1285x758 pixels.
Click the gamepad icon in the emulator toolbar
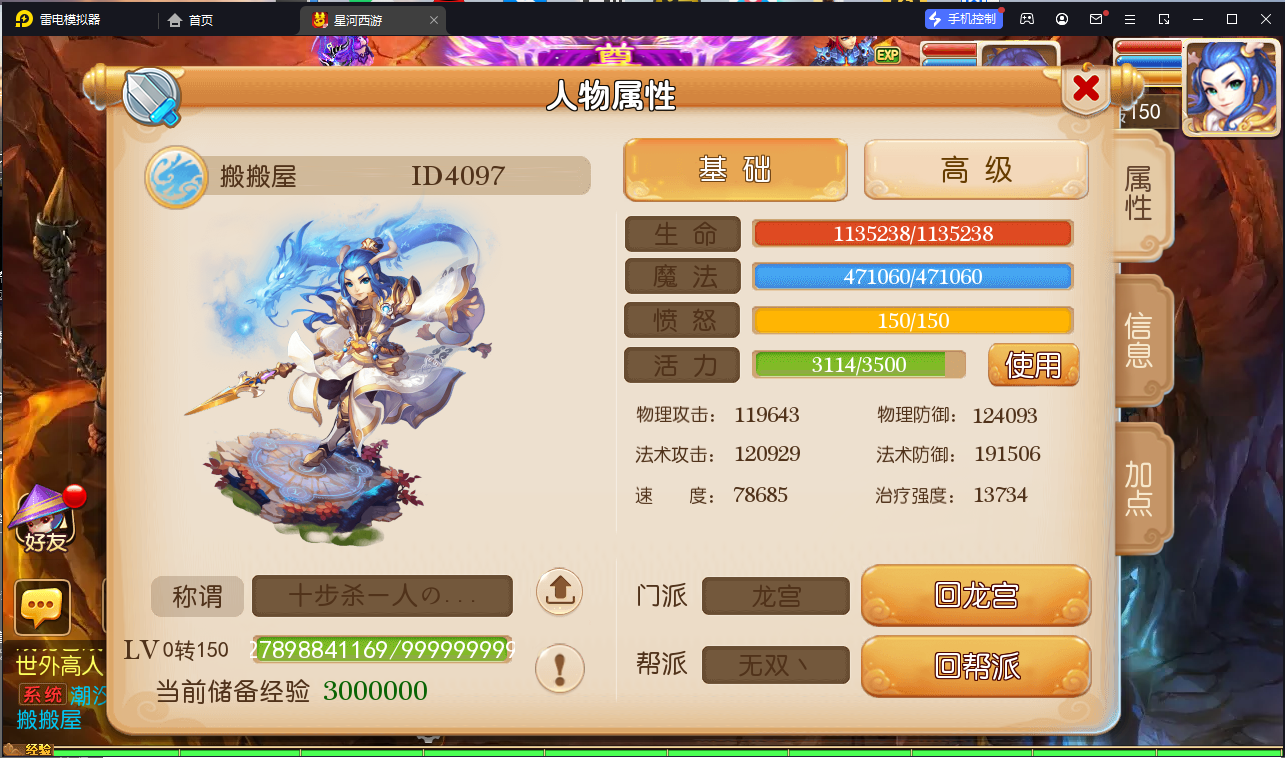coord(1026,18)
